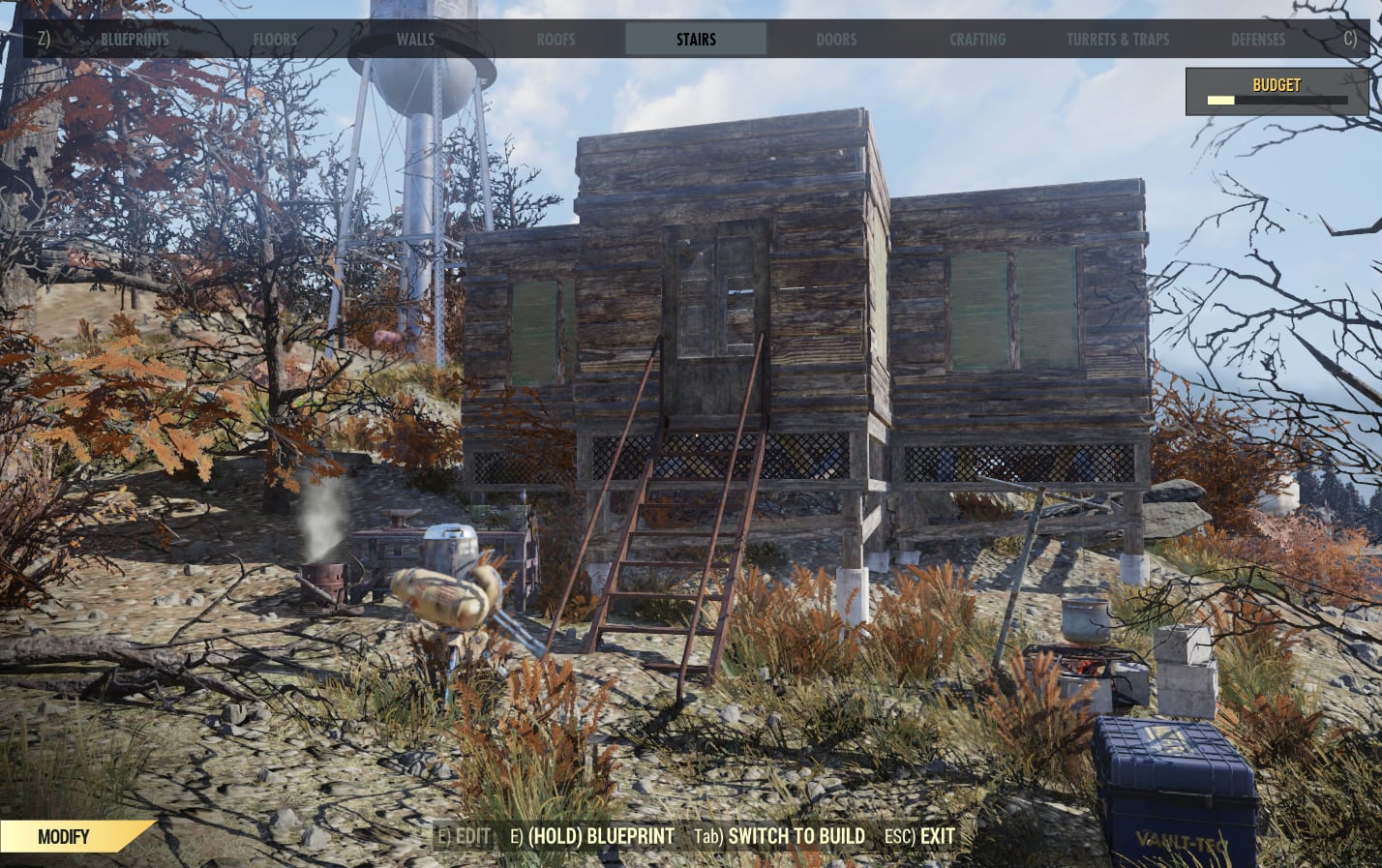Select the TURRETS & TRAPS category

click(x=1118, y=40)
